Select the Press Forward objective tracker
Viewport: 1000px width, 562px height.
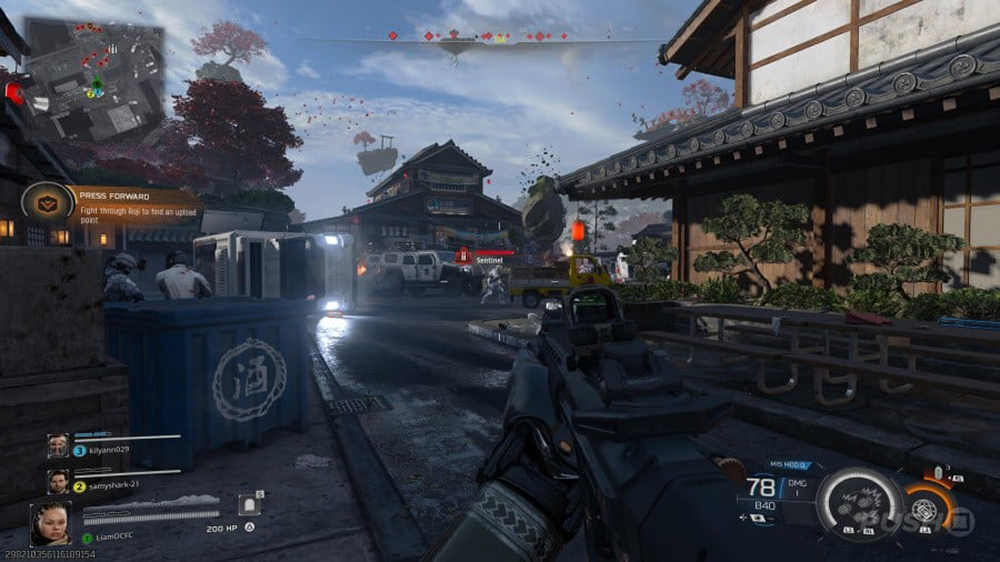[135, 204]
